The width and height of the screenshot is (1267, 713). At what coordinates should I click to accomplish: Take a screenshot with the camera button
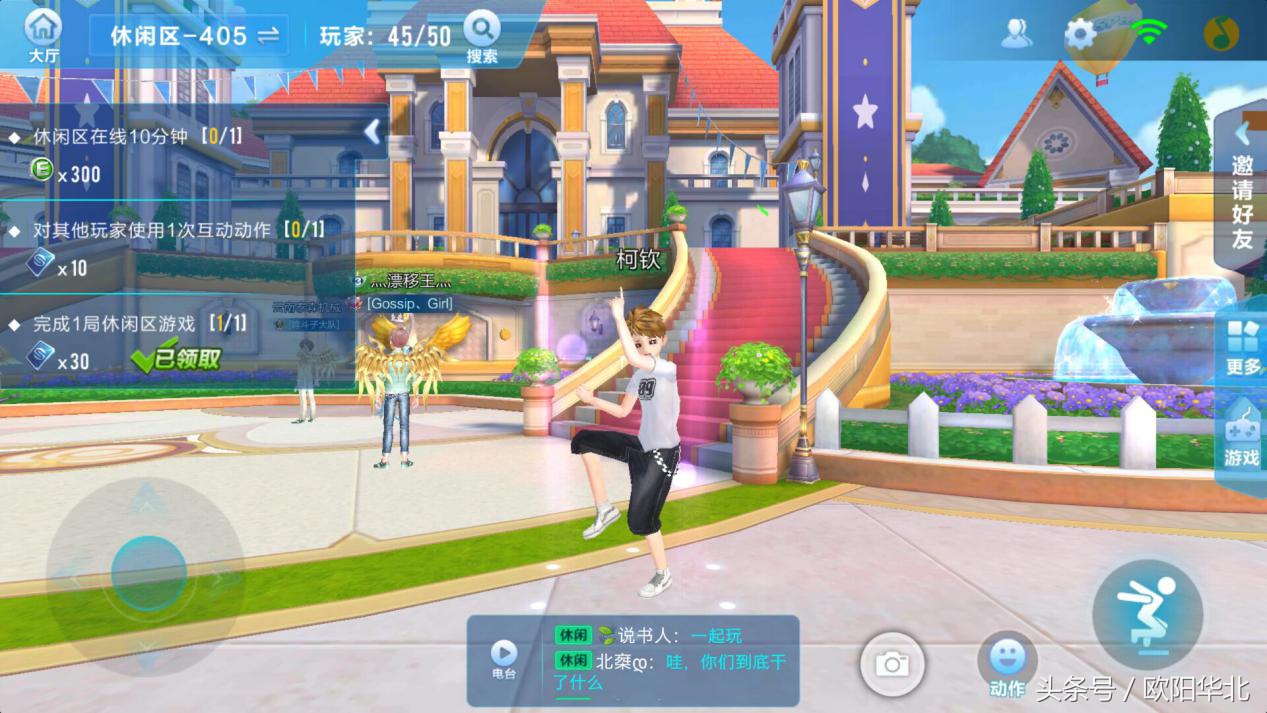[x=892, y=664]
